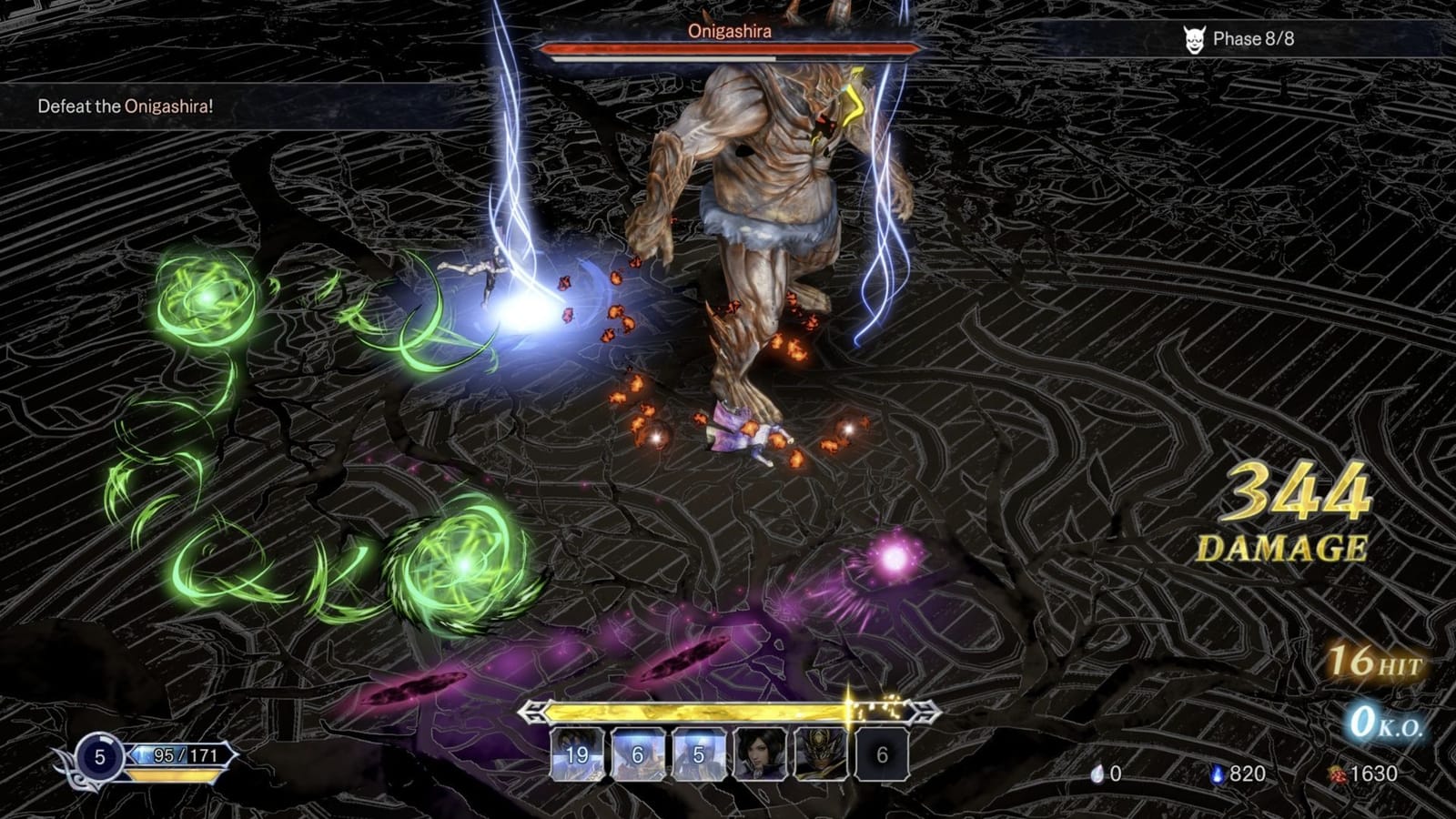Click the red boss health bar
The image size is (1456, 819).
[x=728, y=49]
